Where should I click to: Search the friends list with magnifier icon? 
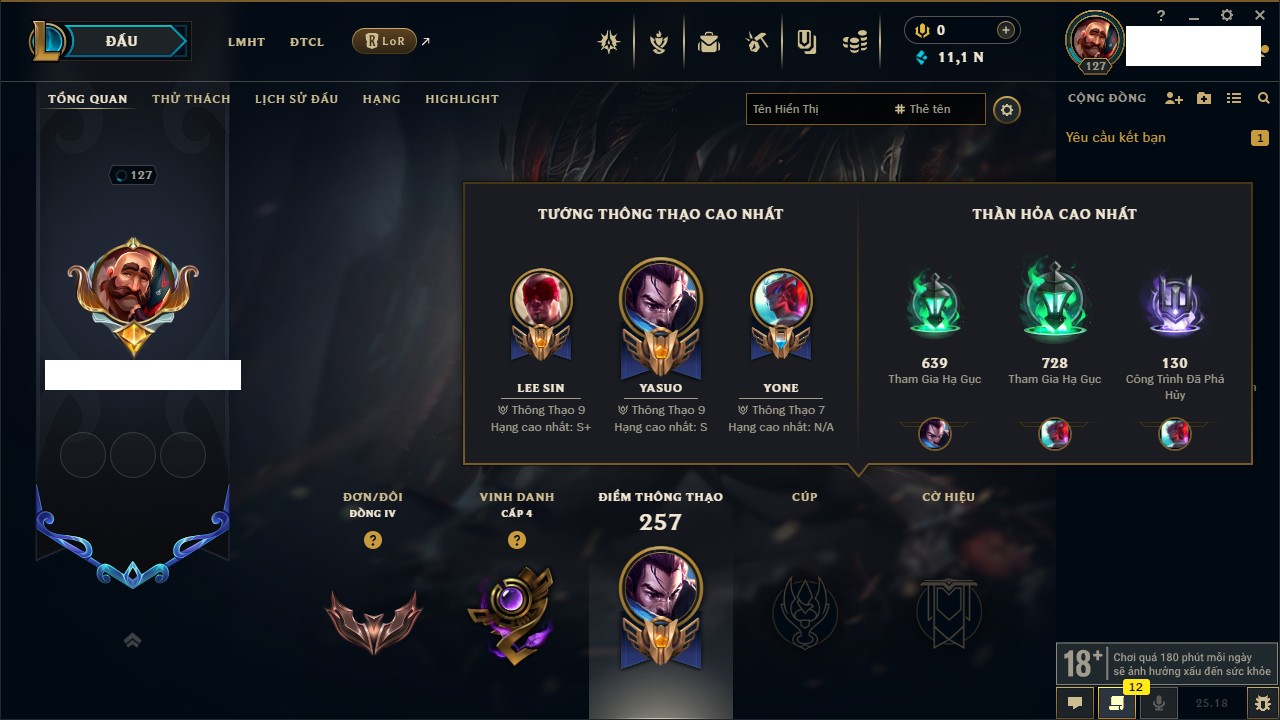click(x=1264, y=99)
